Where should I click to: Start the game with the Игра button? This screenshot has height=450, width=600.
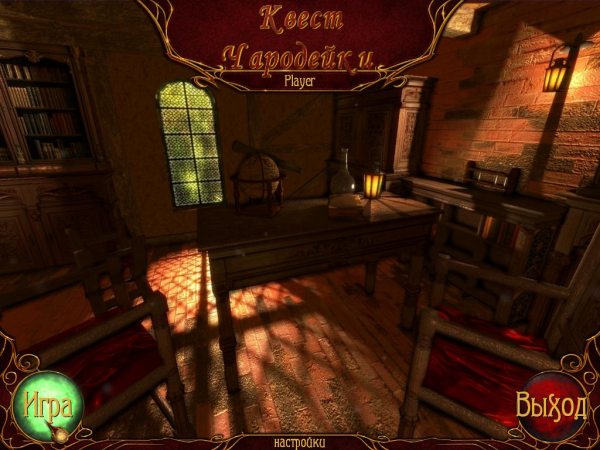click(x=43, y=407)
